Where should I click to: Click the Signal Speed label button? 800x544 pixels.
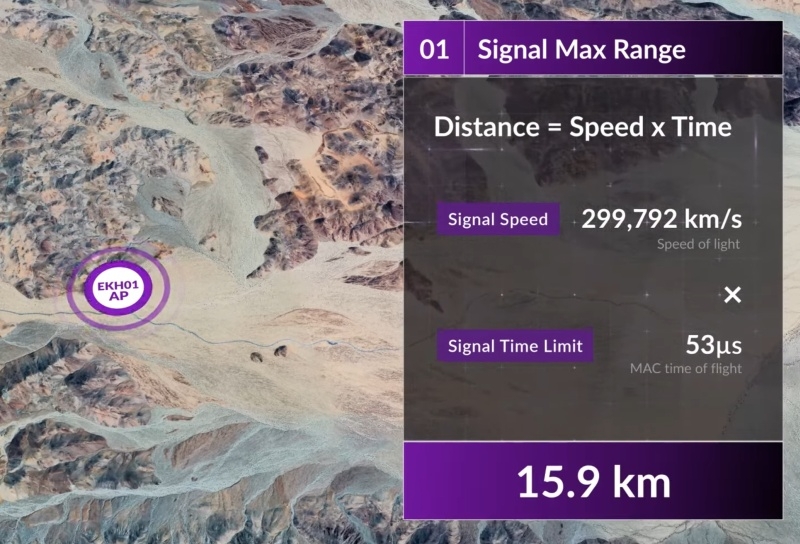pos(498,220)
